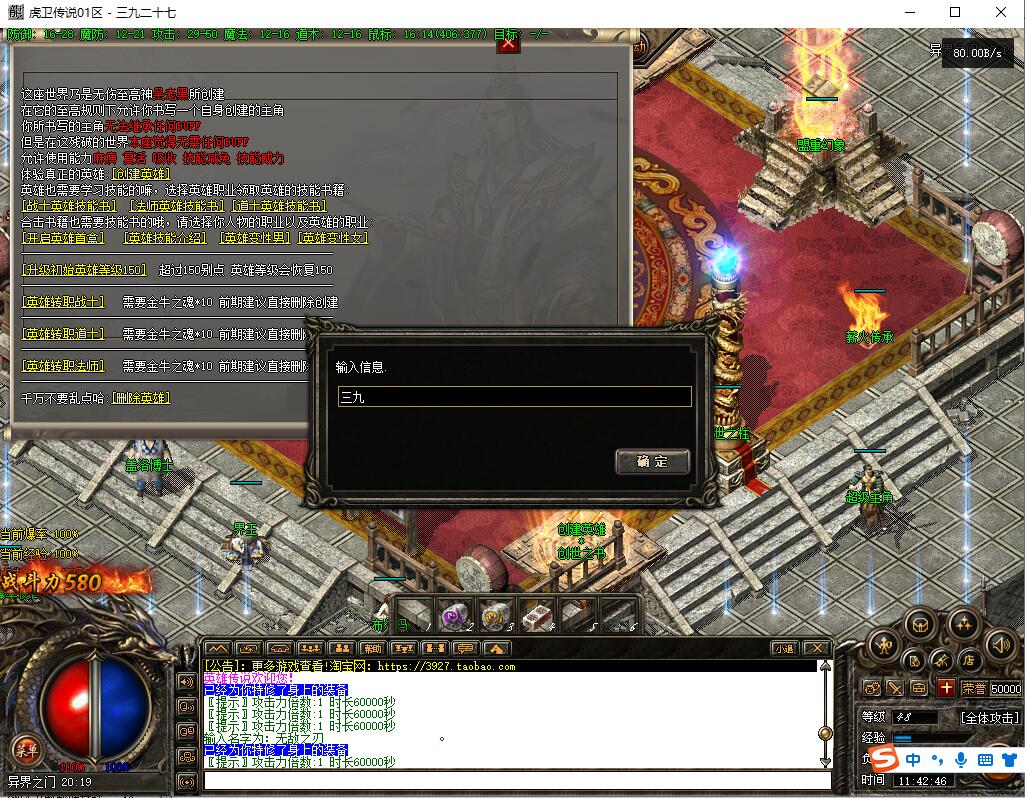Activate the 升级初始英雄等级150 link
Image resolution: width=1025 pixels, height=798 pixels.
click(85, 270)
